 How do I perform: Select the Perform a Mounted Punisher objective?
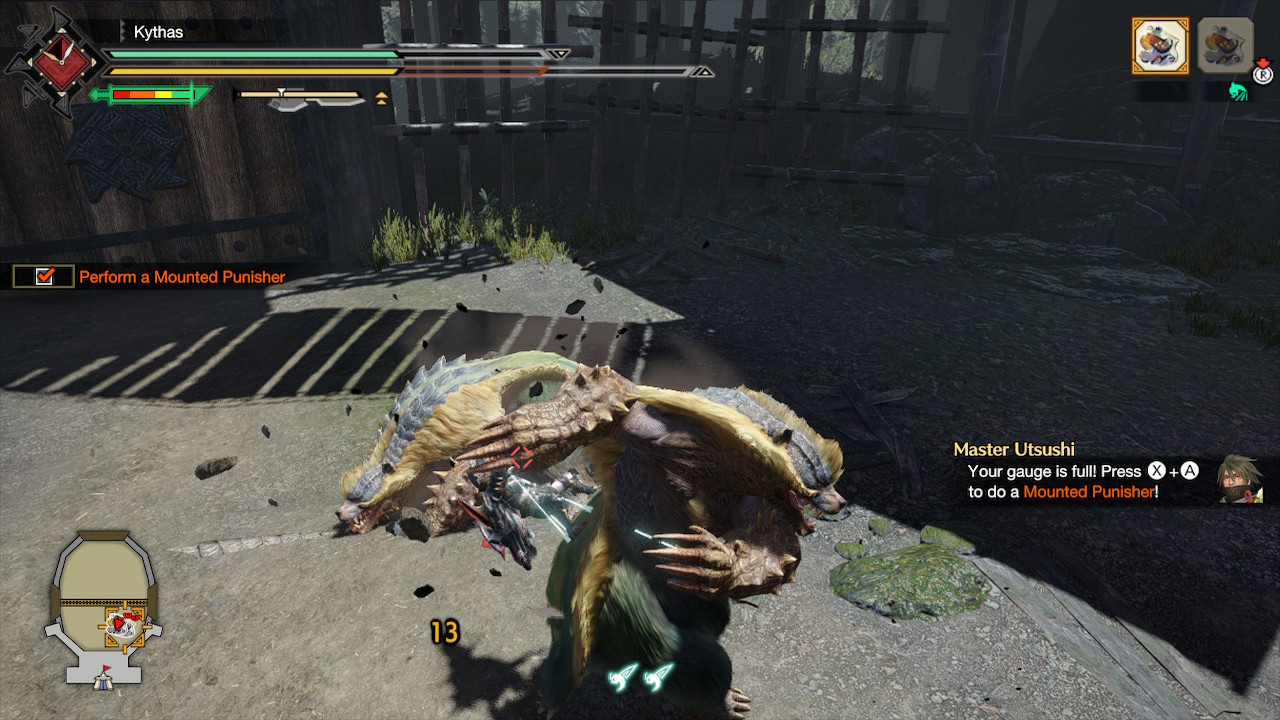[182, 277]
